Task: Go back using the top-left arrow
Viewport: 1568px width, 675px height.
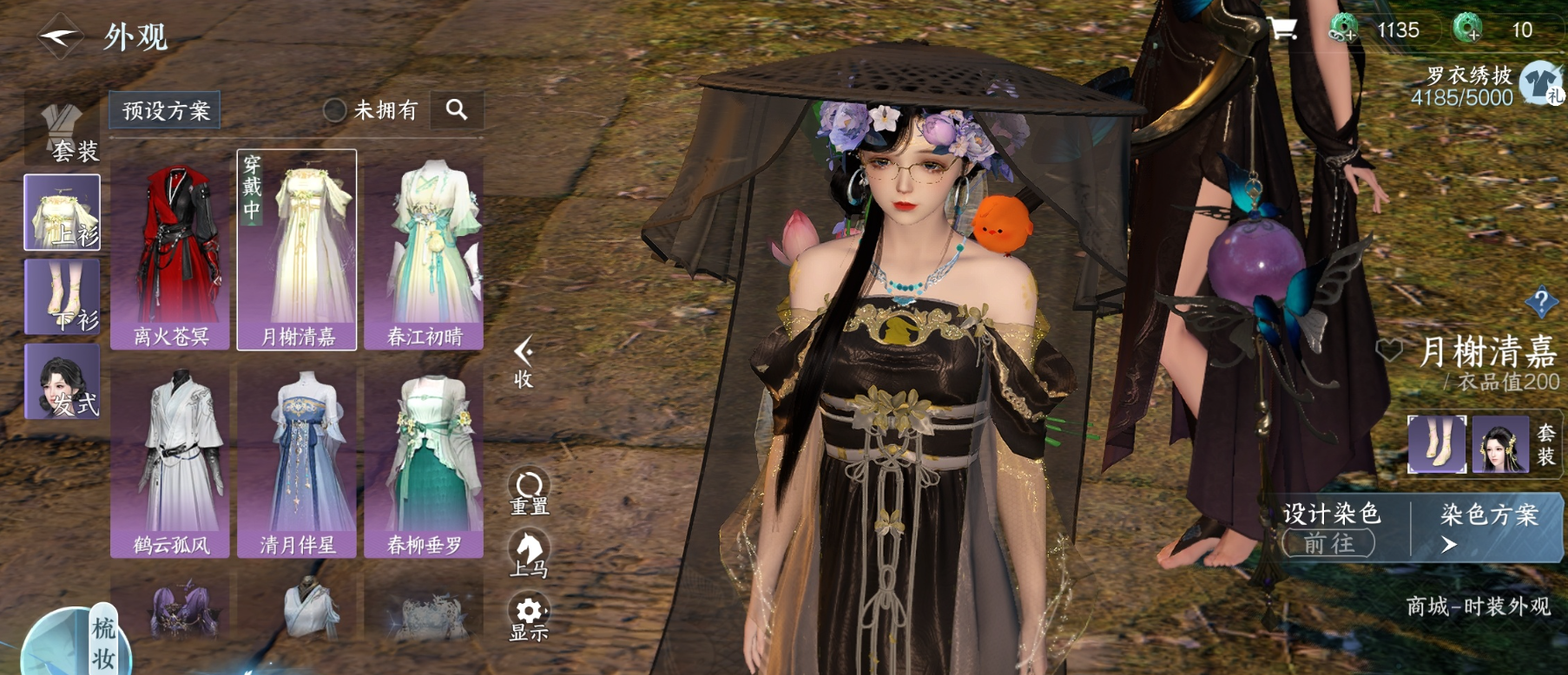Action: point(58,36)
